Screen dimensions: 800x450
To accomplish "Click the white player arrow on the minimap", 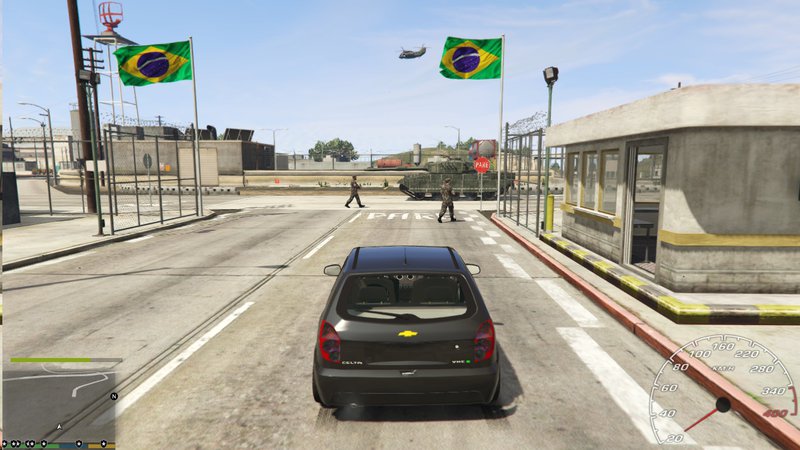I will [x=59, y=426].
